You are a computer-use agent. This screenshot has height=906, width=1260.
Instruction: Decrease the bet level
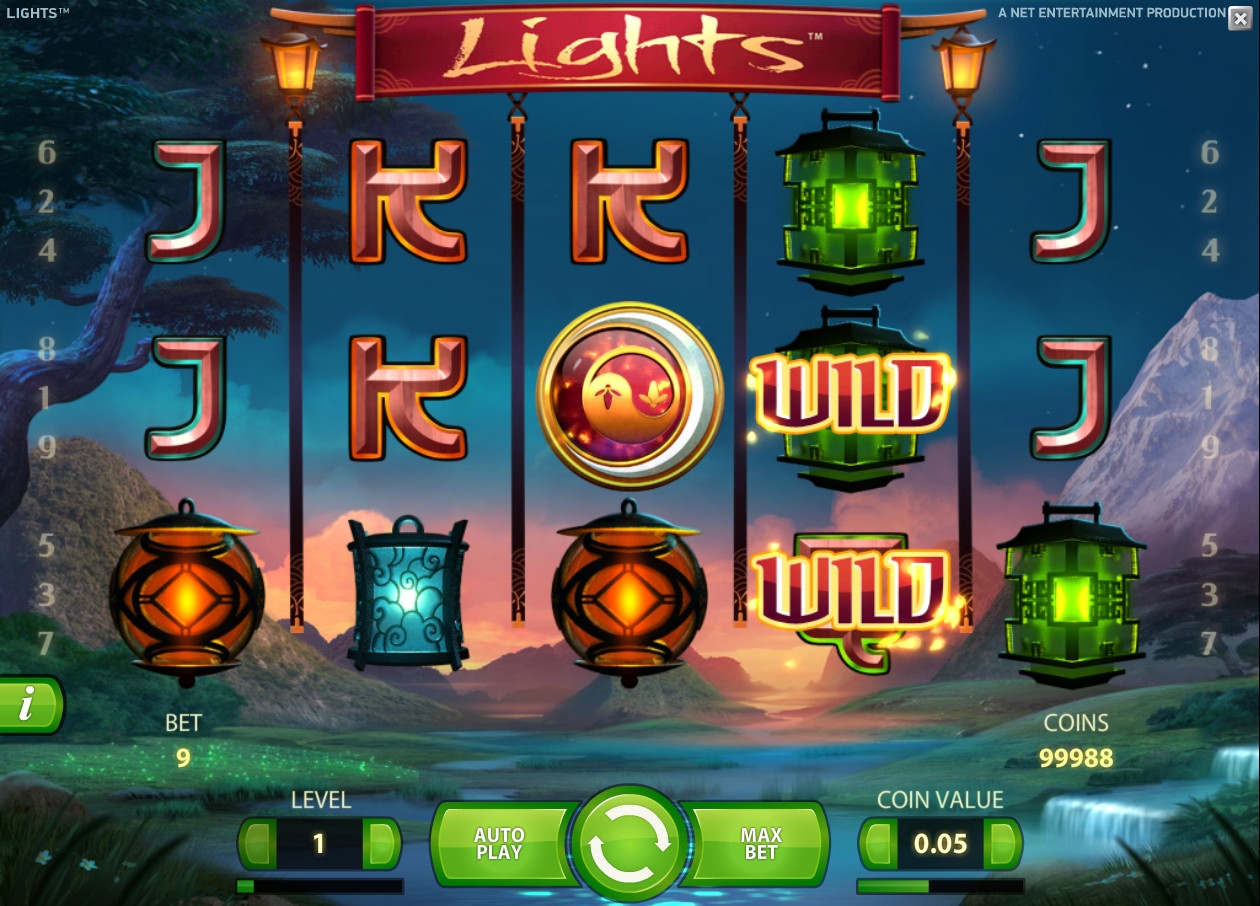(x=259, y=844)
